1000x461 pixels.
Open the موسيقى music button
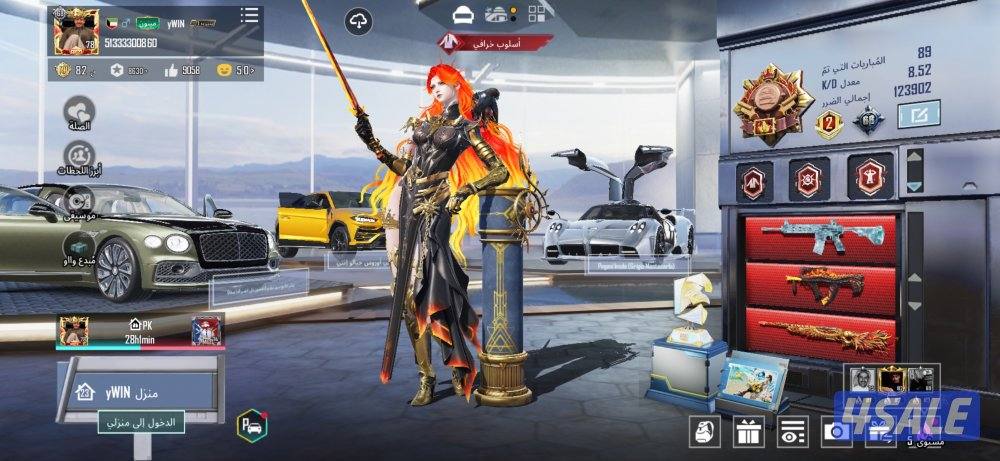pos(79,201)
